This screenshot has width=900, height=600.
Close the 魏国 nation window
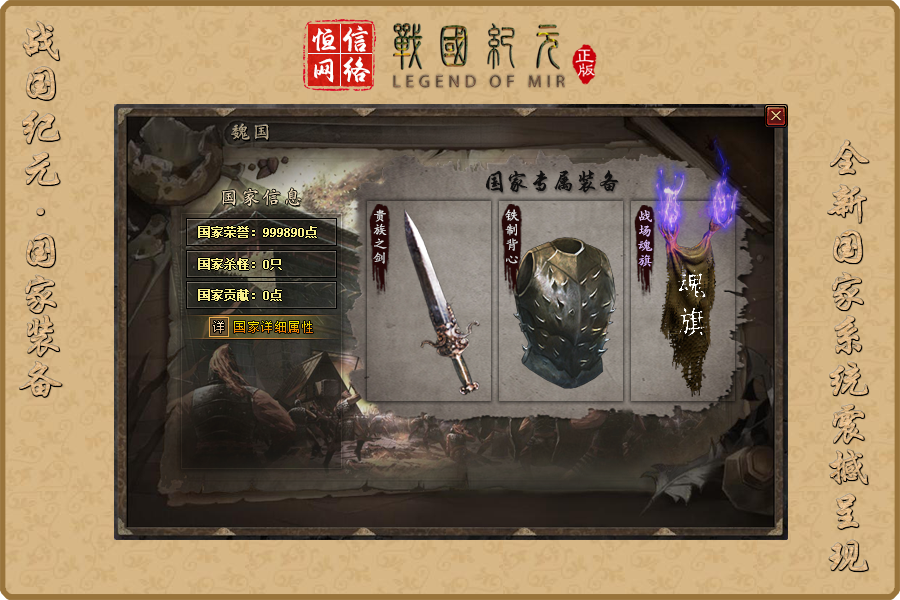click(776, 116)
